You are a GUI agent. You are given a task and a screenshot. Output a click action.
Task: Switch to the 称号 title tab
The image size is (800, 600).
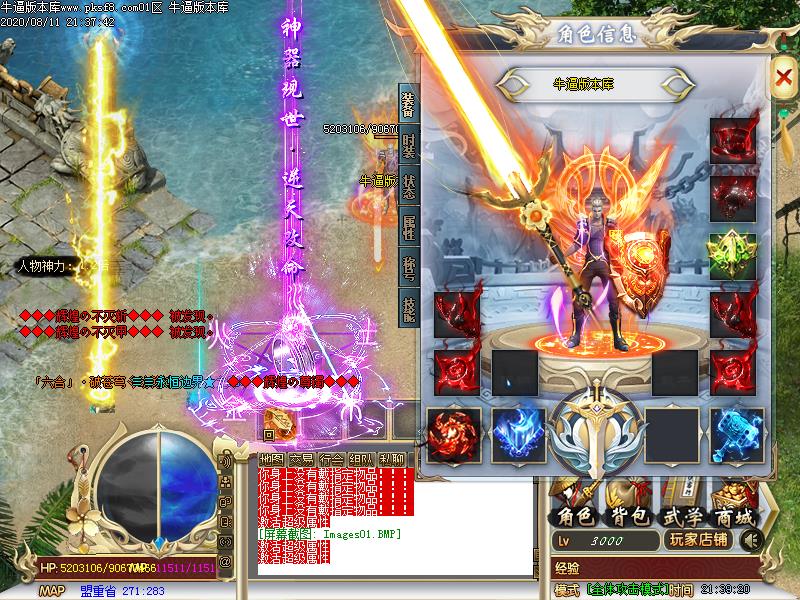pos(409,269)
